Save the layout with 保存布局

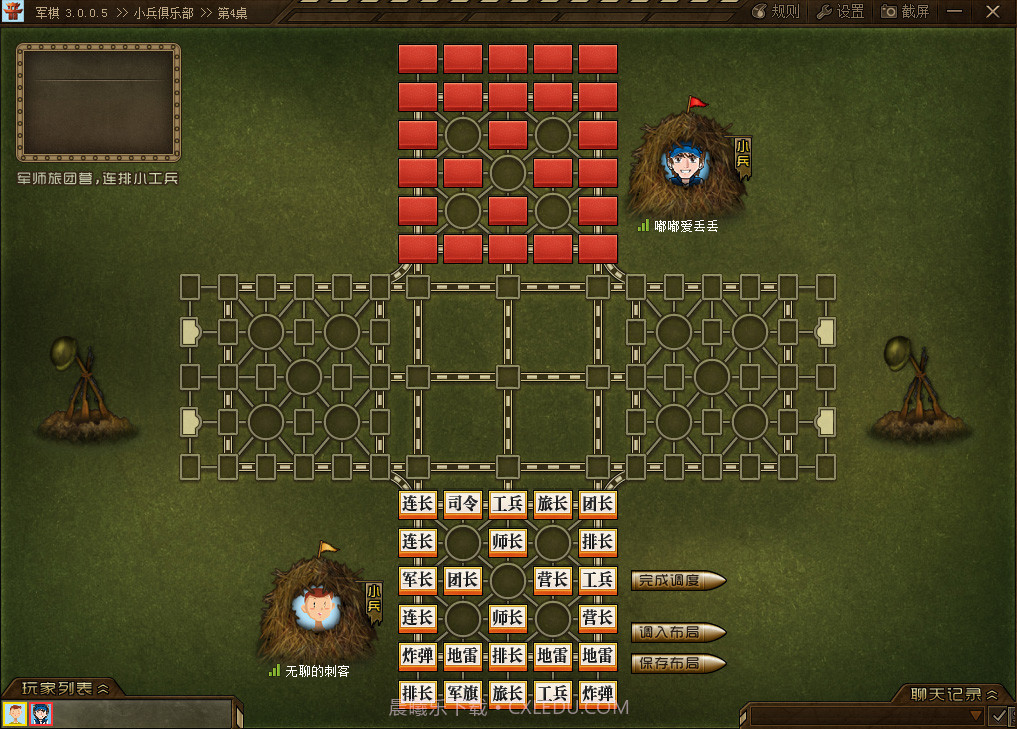click(x=678, y=663)
